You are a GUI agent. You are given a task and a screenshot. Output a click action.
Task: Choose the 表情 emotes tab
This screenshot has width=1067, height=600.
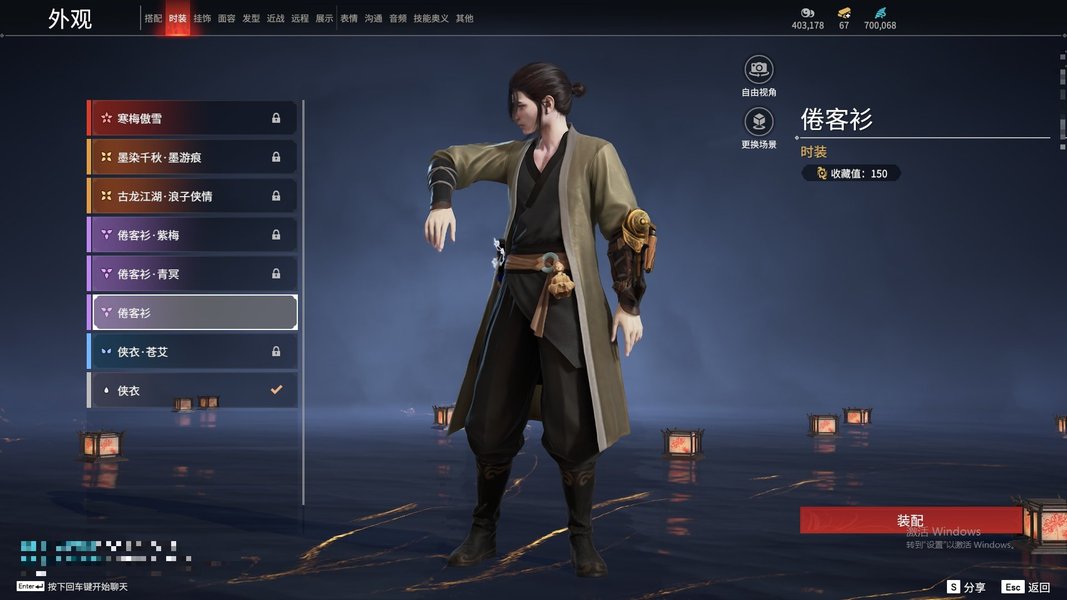point(349,18)
